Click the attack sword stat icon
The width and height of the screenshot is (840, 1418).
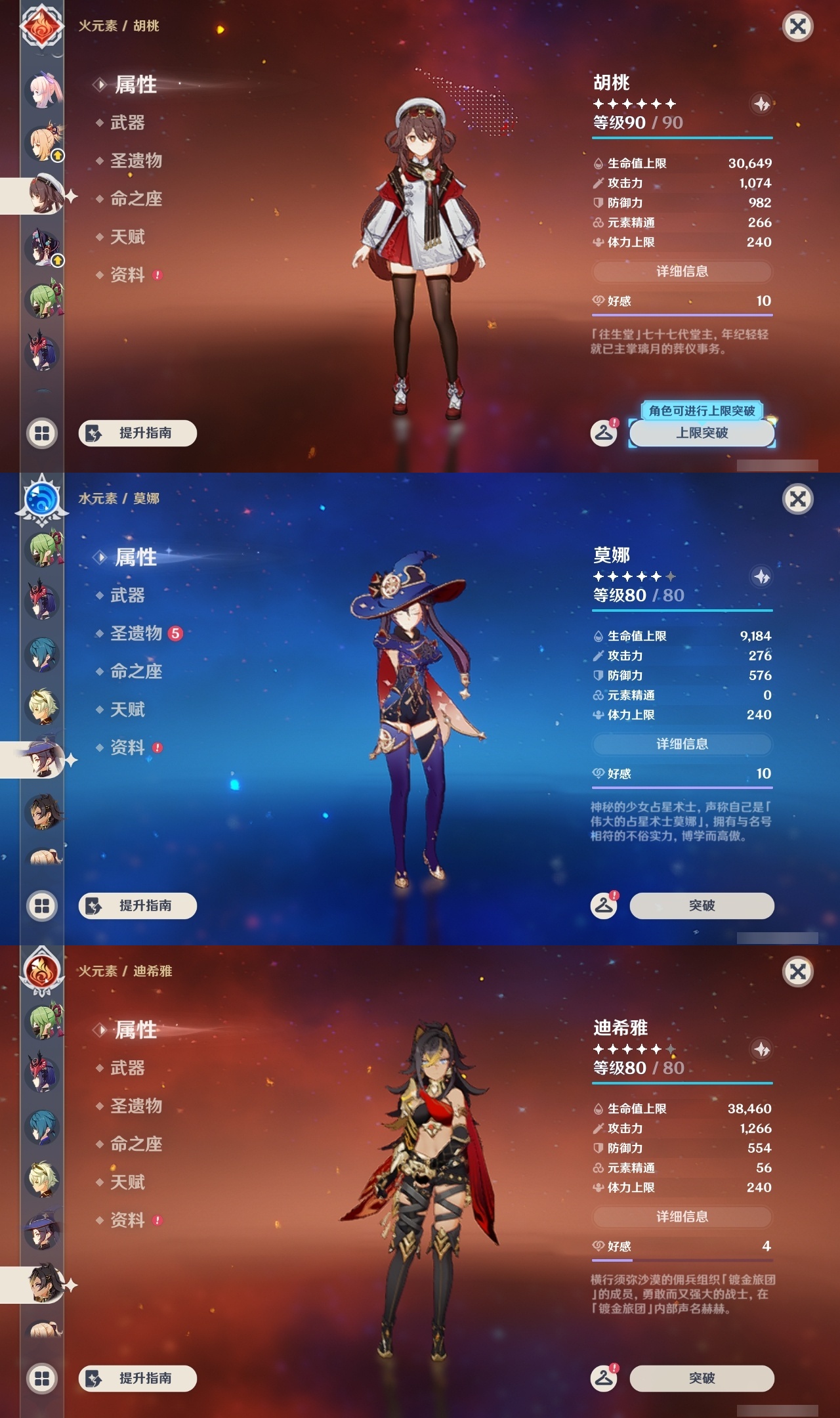(597, 184)
